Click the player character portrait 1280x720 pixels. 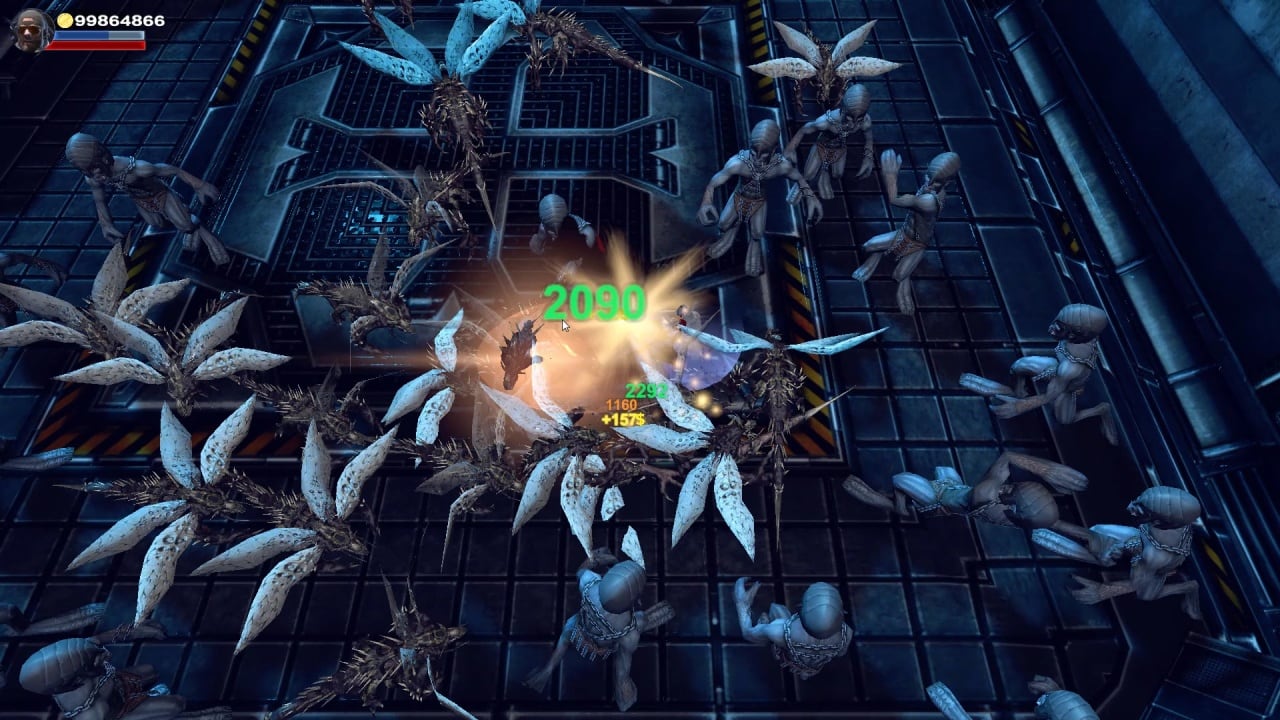pos(28,30)
